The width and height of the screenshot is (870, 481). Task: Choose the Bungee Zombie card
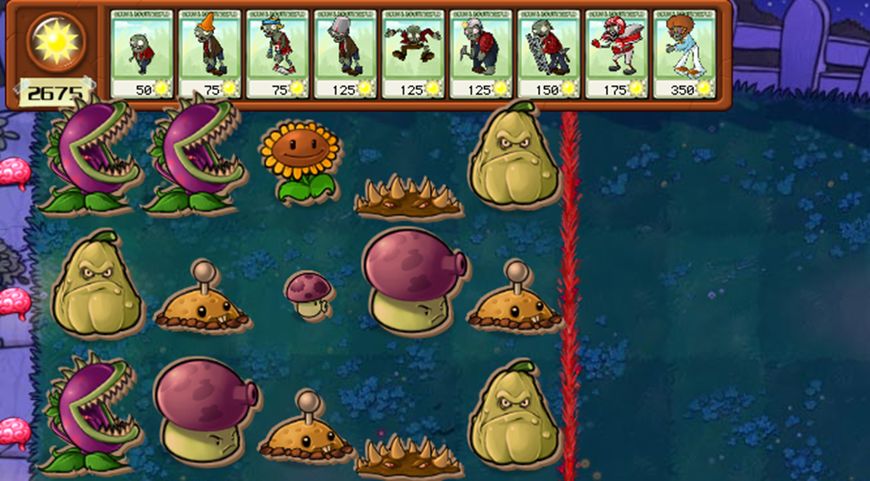pyautogui.click(x=414, y=54)
